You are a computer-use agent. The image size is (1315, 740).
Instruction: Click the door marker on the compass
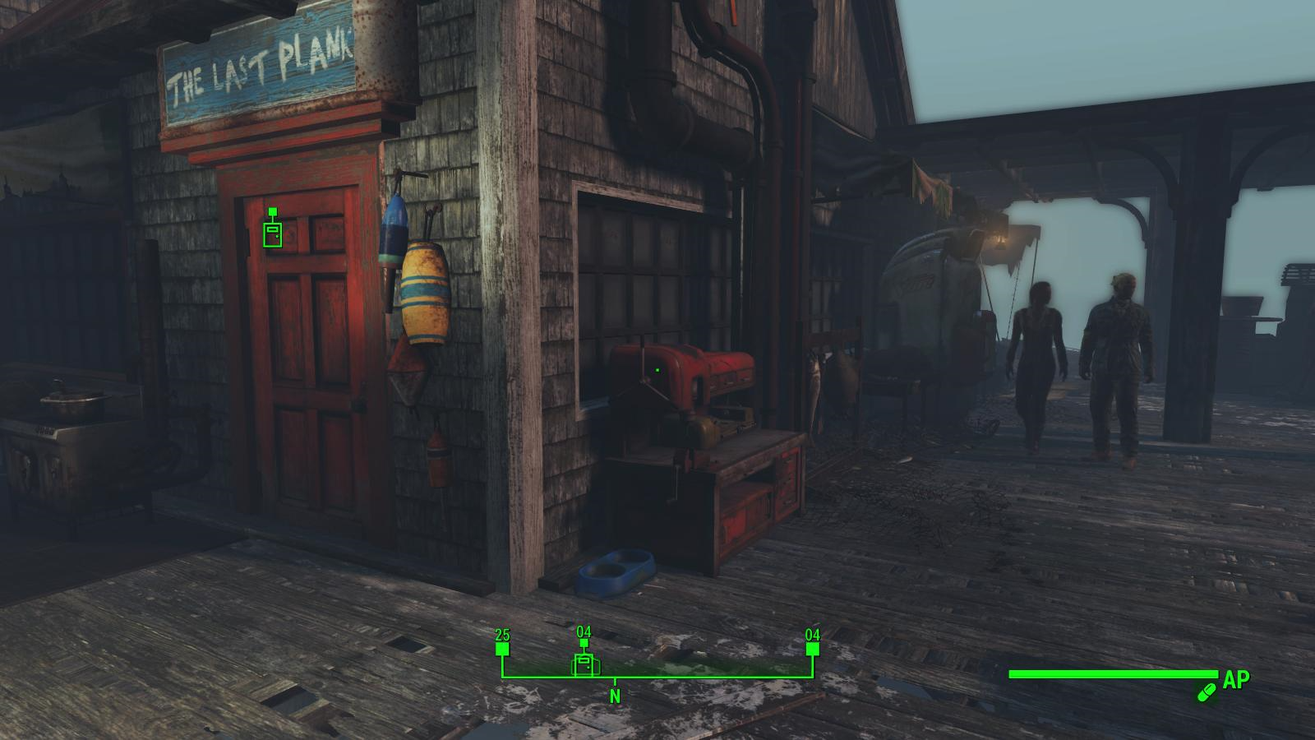click(x=584, y=663)
